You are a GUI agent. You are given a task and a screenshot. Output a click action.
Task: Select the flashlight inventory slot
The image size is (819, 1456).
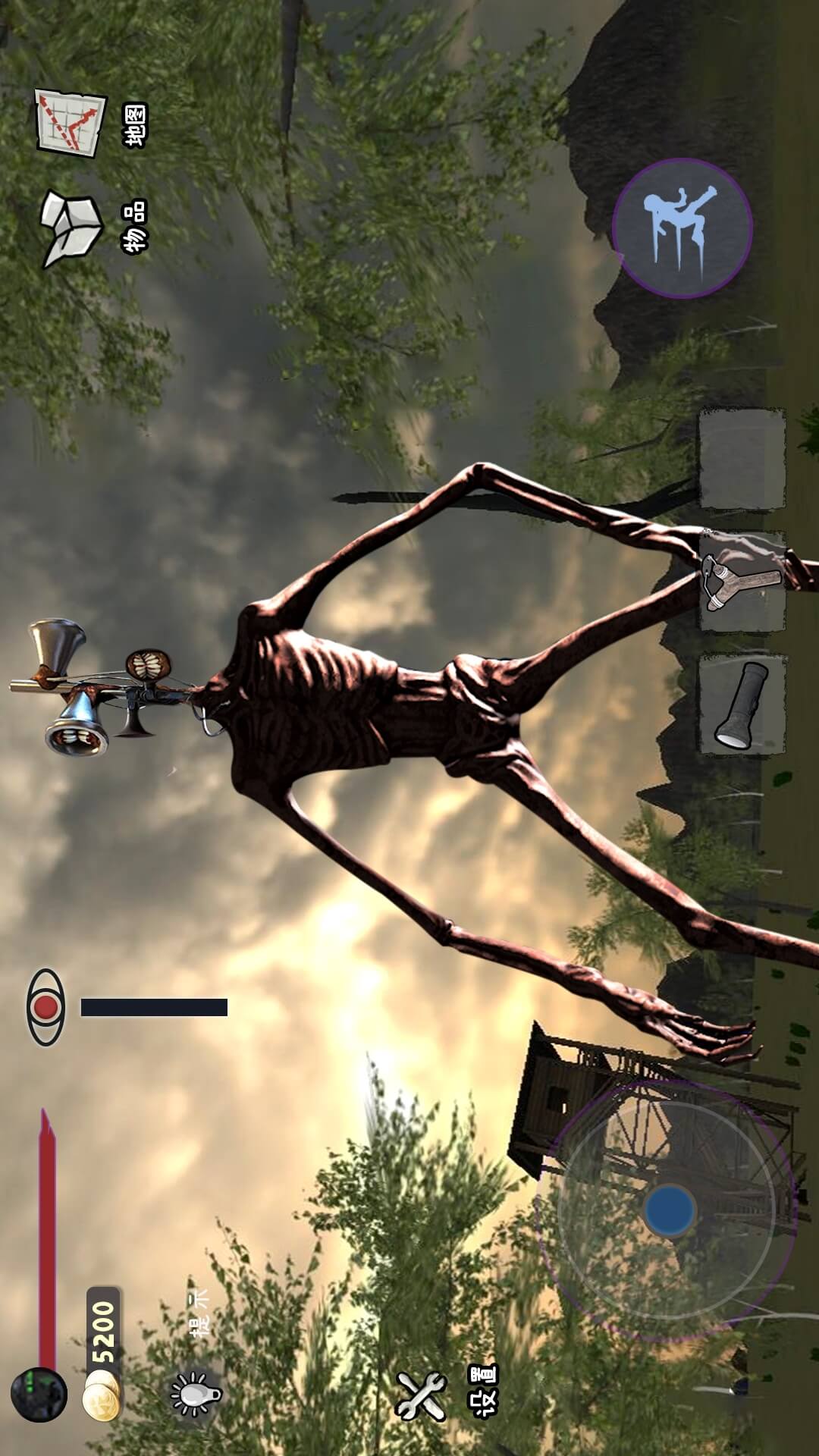click(742, 705)
